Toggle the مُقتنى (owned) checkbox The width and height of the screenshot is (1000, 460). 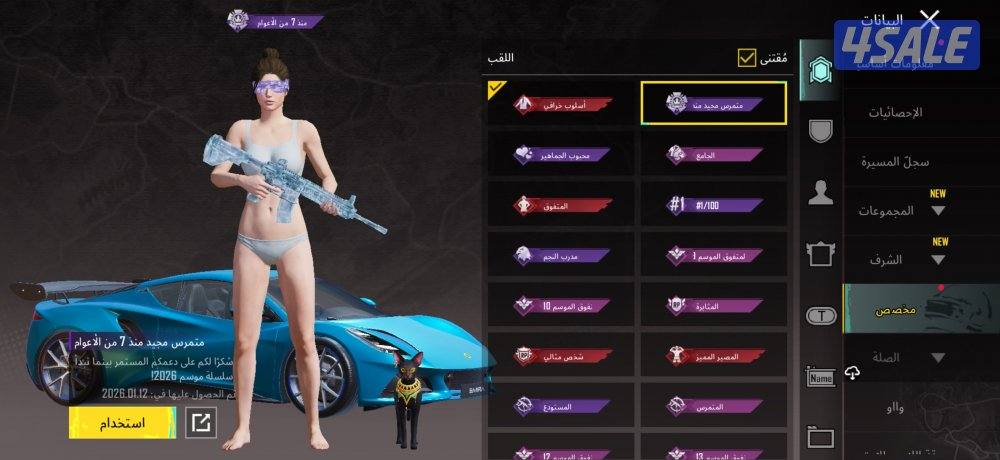coord(747,58)
